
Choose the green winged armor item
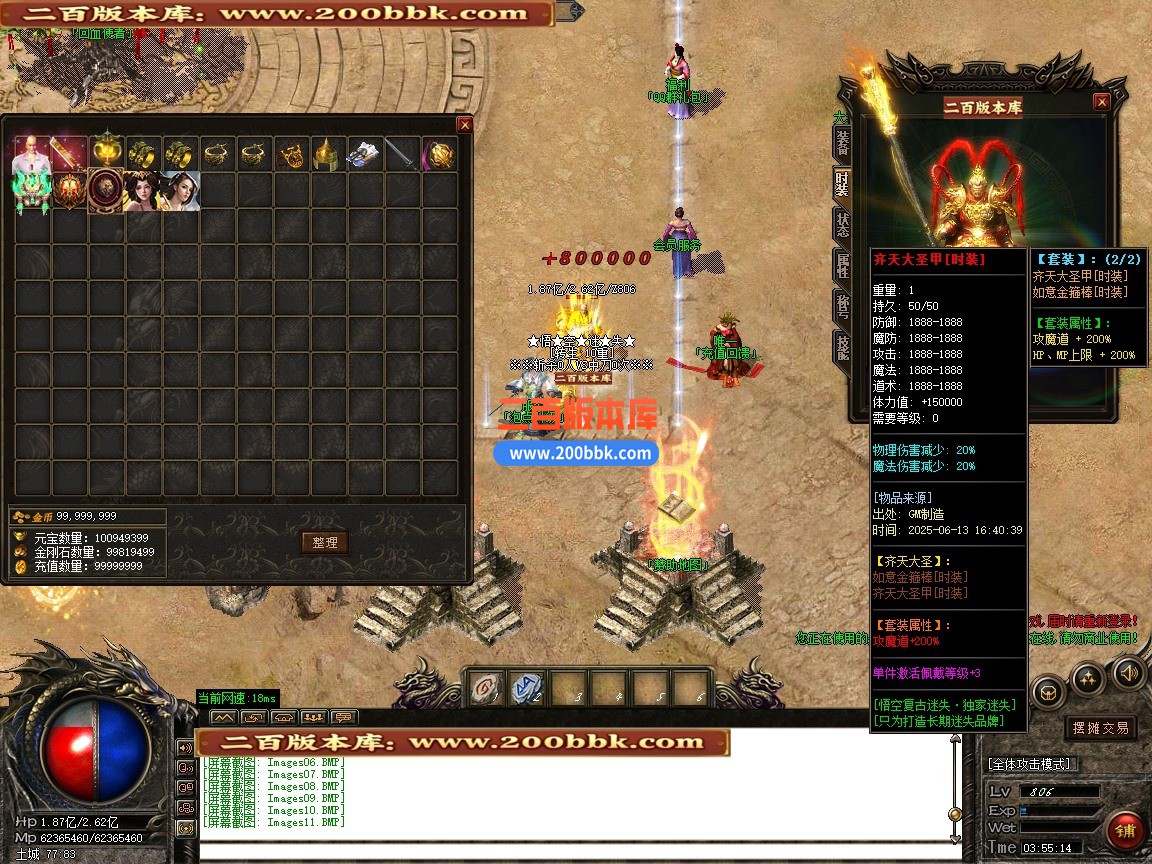(x=32, y=191)
